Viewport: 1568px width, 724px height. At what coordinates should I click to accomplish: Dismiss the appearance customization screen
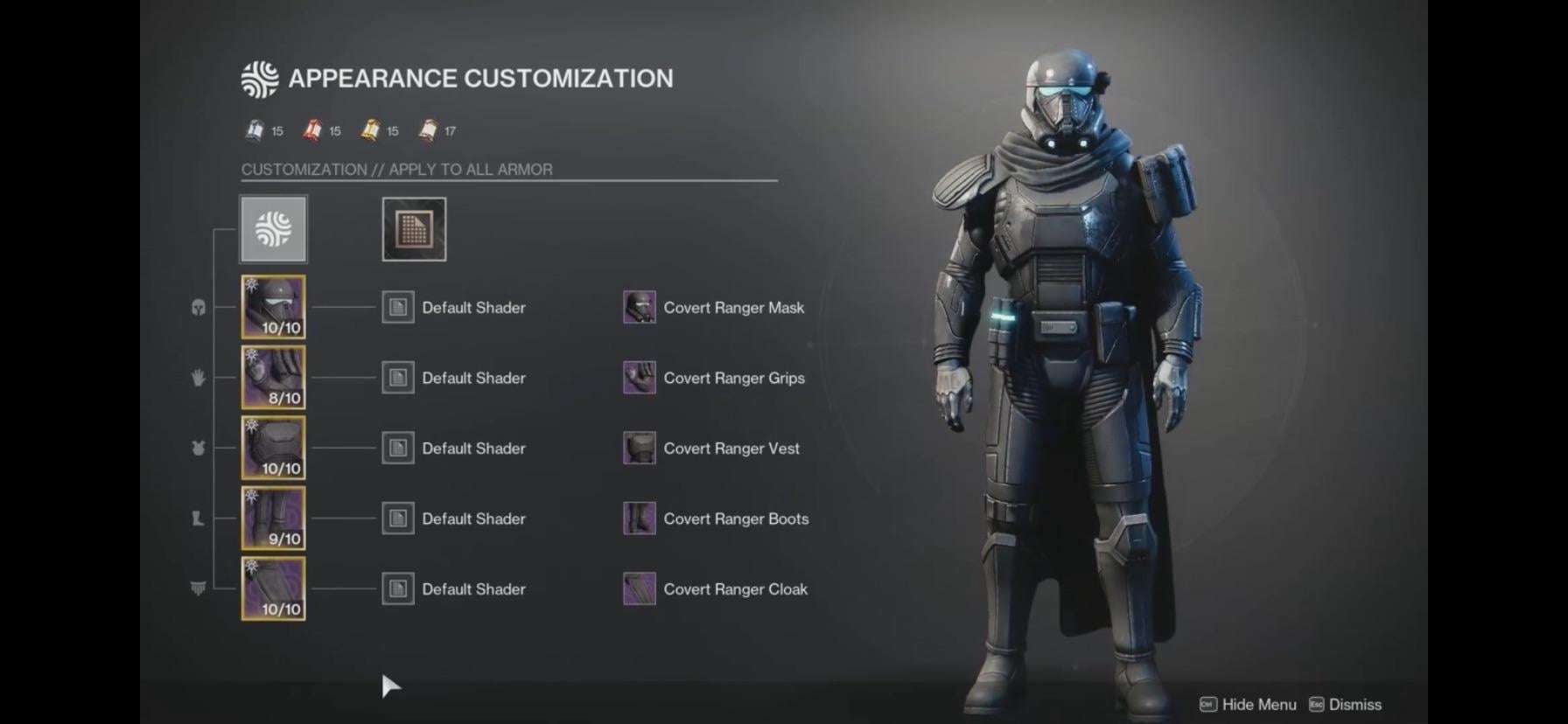pyautogui.click(x=1346, y=704)
